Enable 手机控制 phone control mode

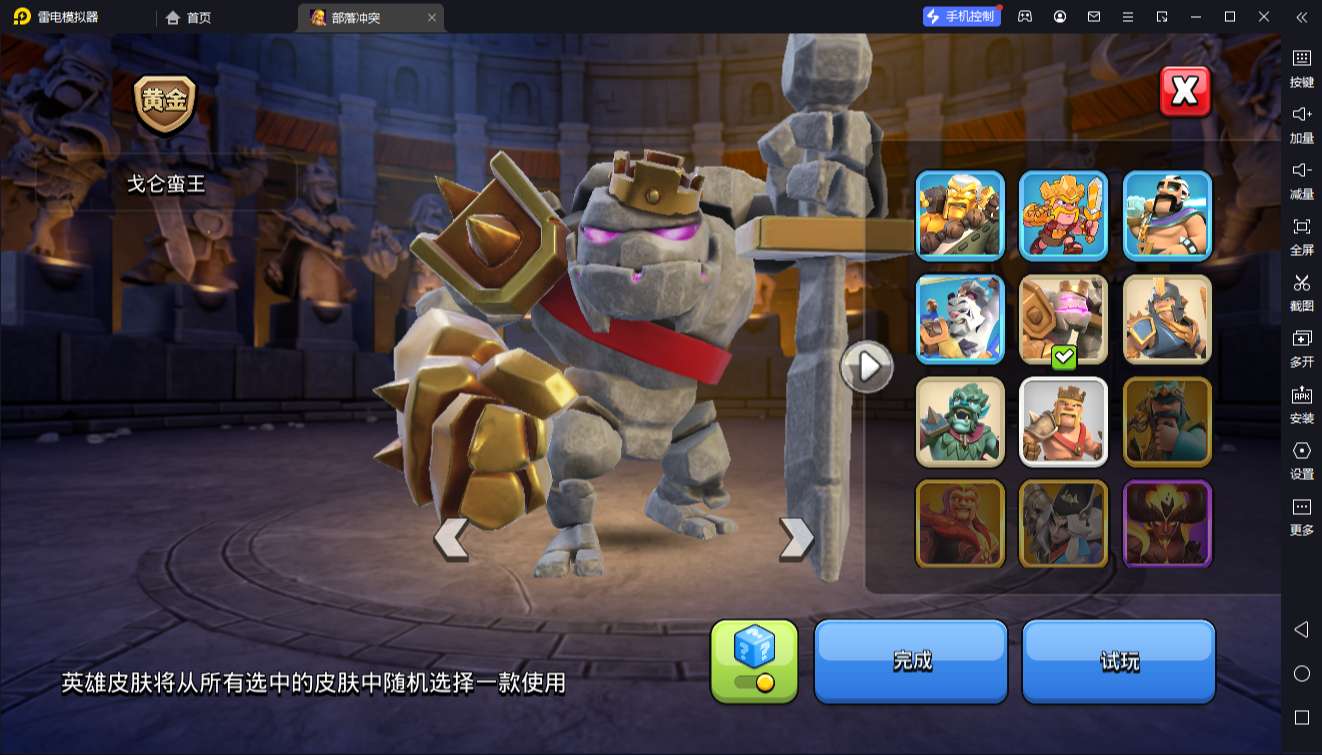(x=962, y=16)
